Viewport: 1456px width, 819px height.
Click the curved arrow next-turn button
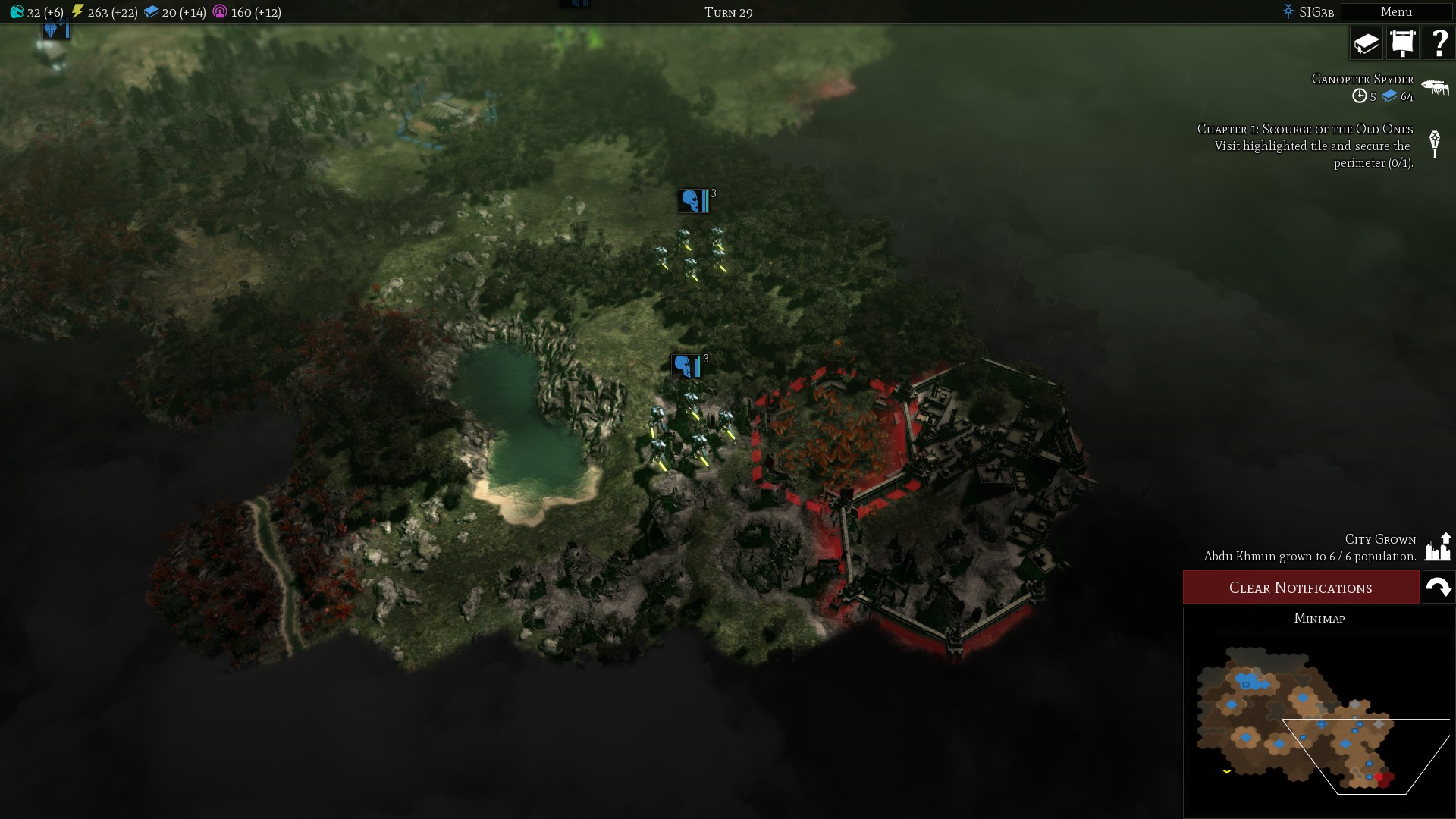point(1439,588)
